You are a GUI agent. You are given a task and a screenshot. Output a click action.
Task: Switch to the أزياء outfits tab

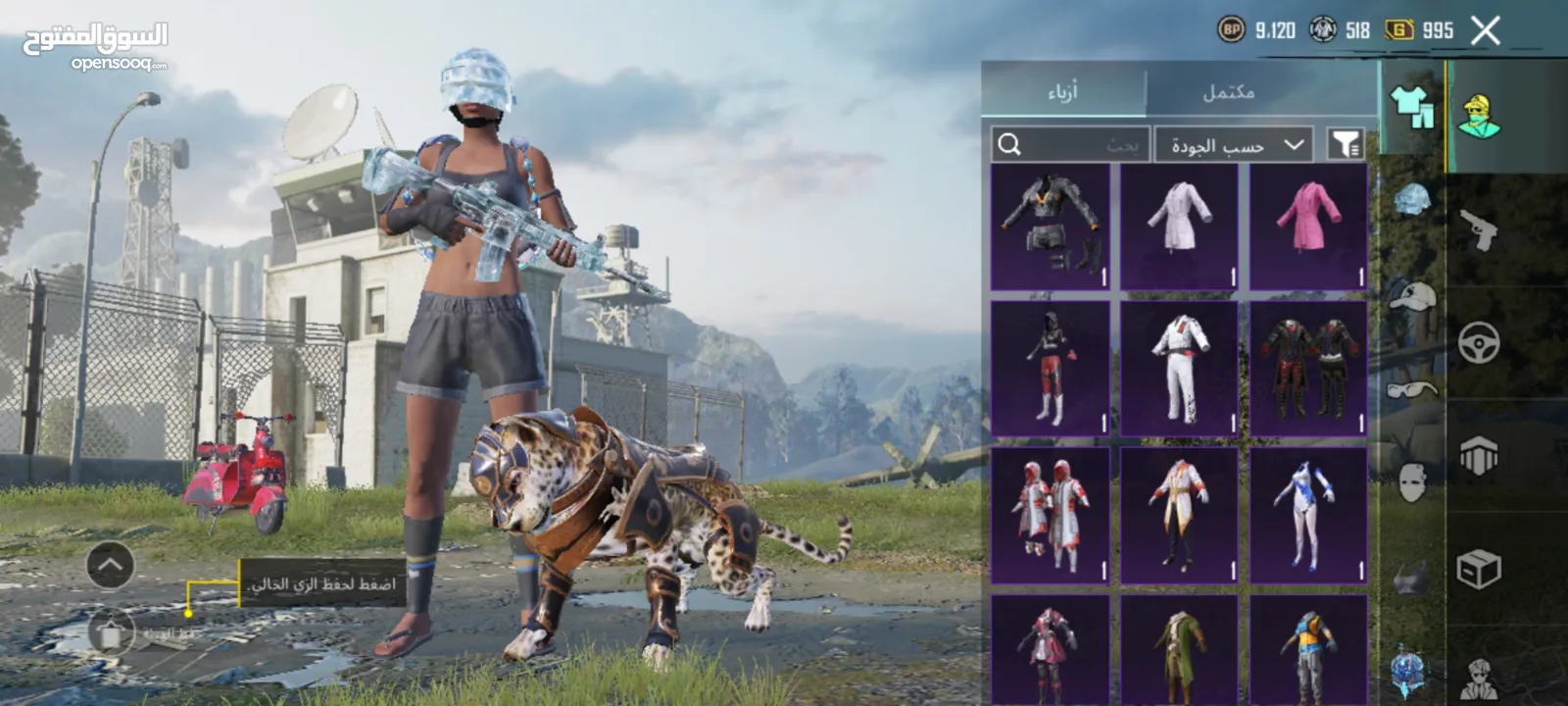[x=1063, y=92]
